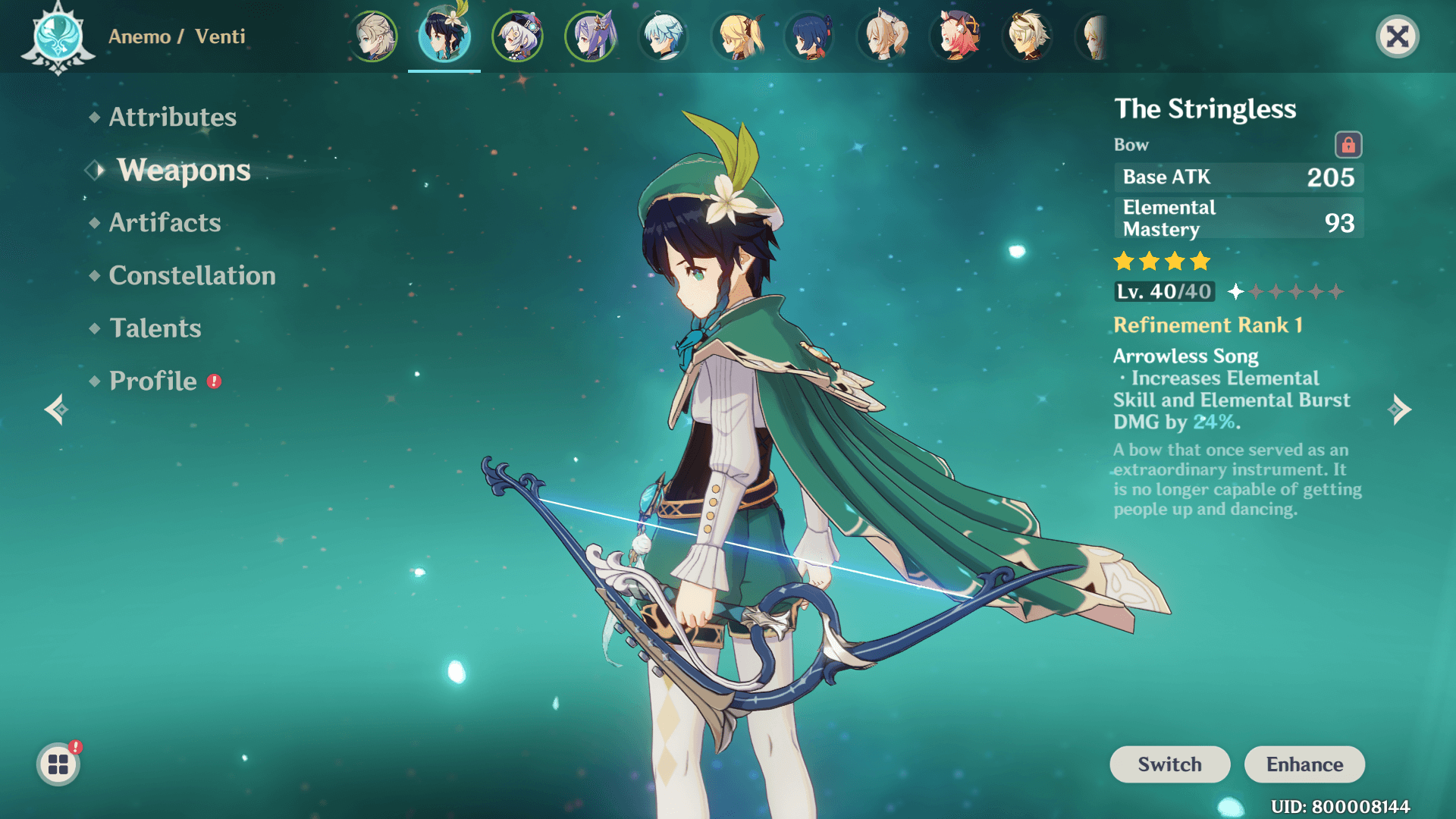Open the Attributes section
Viewport: 1456px width, 819px height.
tap(172, 117)
